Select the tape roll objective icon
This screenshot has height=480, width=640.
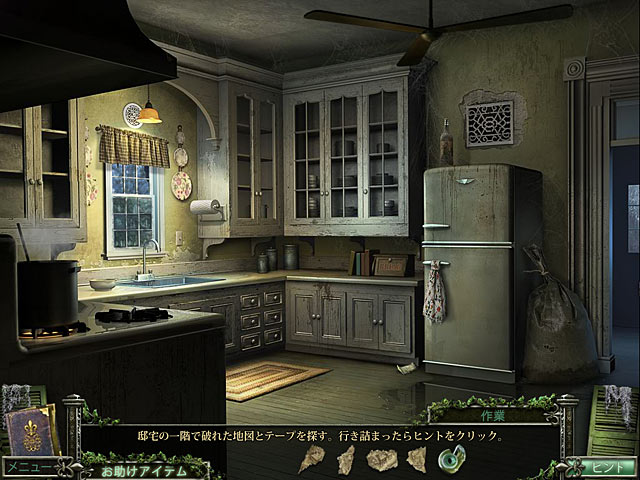451,459
